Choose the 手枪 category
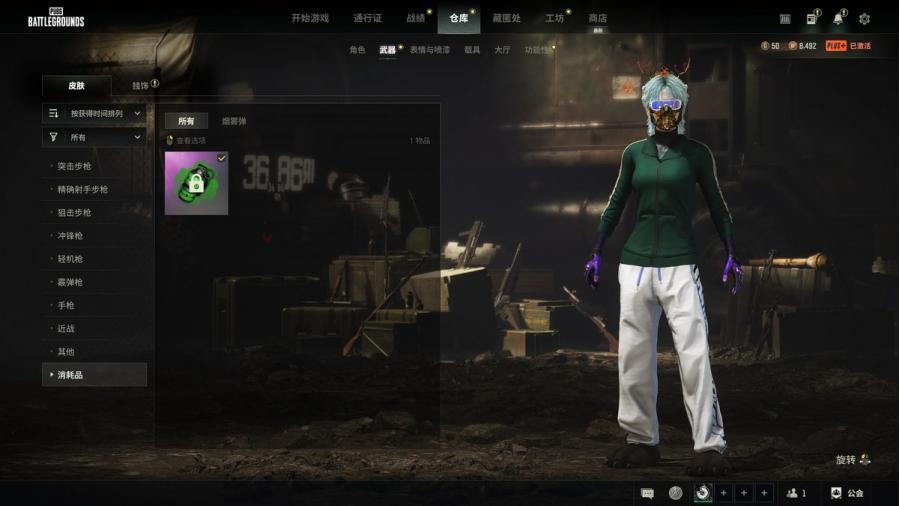This screenshot has height=506, width=900. (x=66, y=305)
